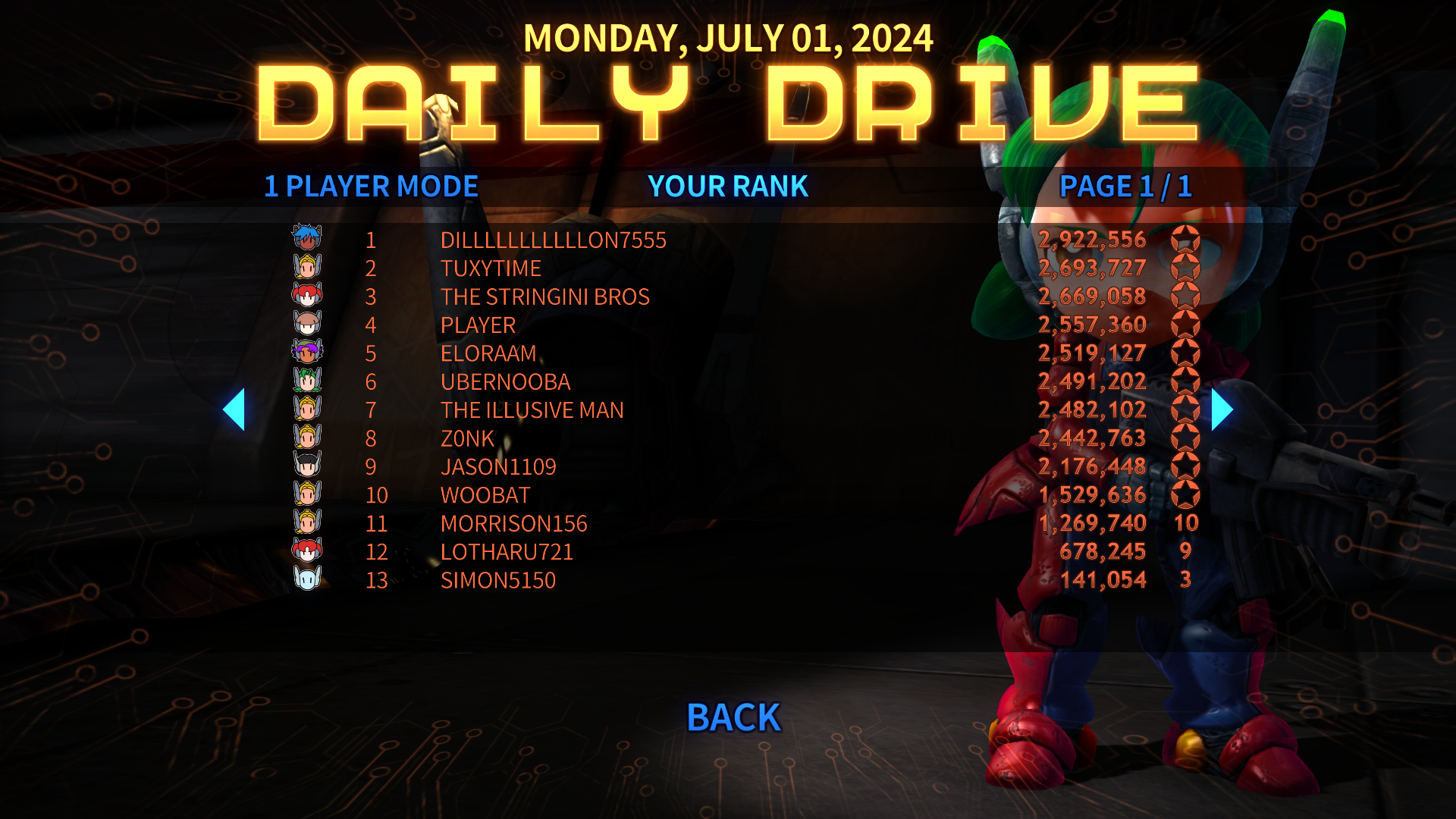
Task: Click TUXYTIME's blonde avatar icon
Action: [x=306, y=268]
